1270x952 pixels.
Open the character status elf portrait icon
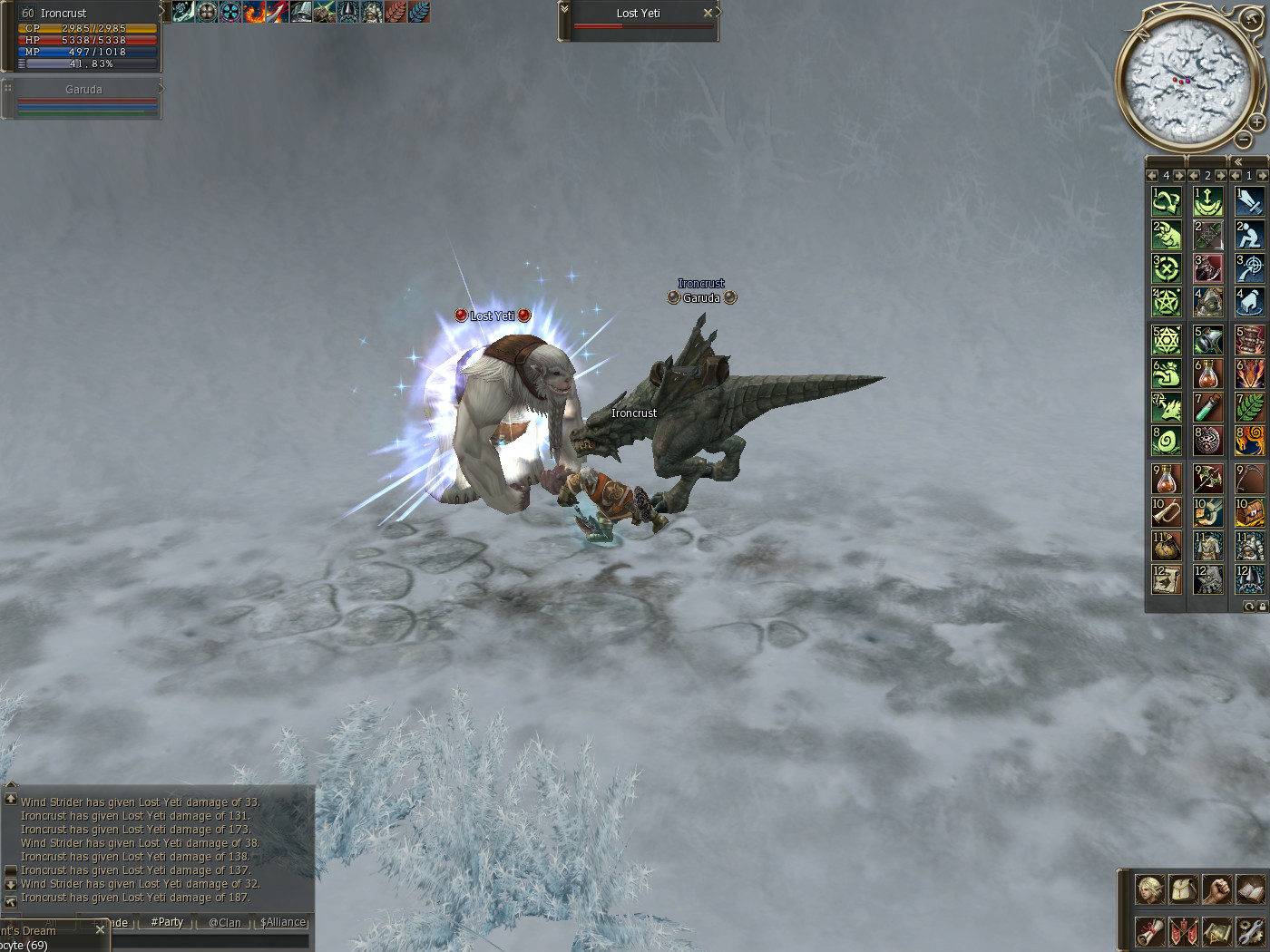(1149, 889)
